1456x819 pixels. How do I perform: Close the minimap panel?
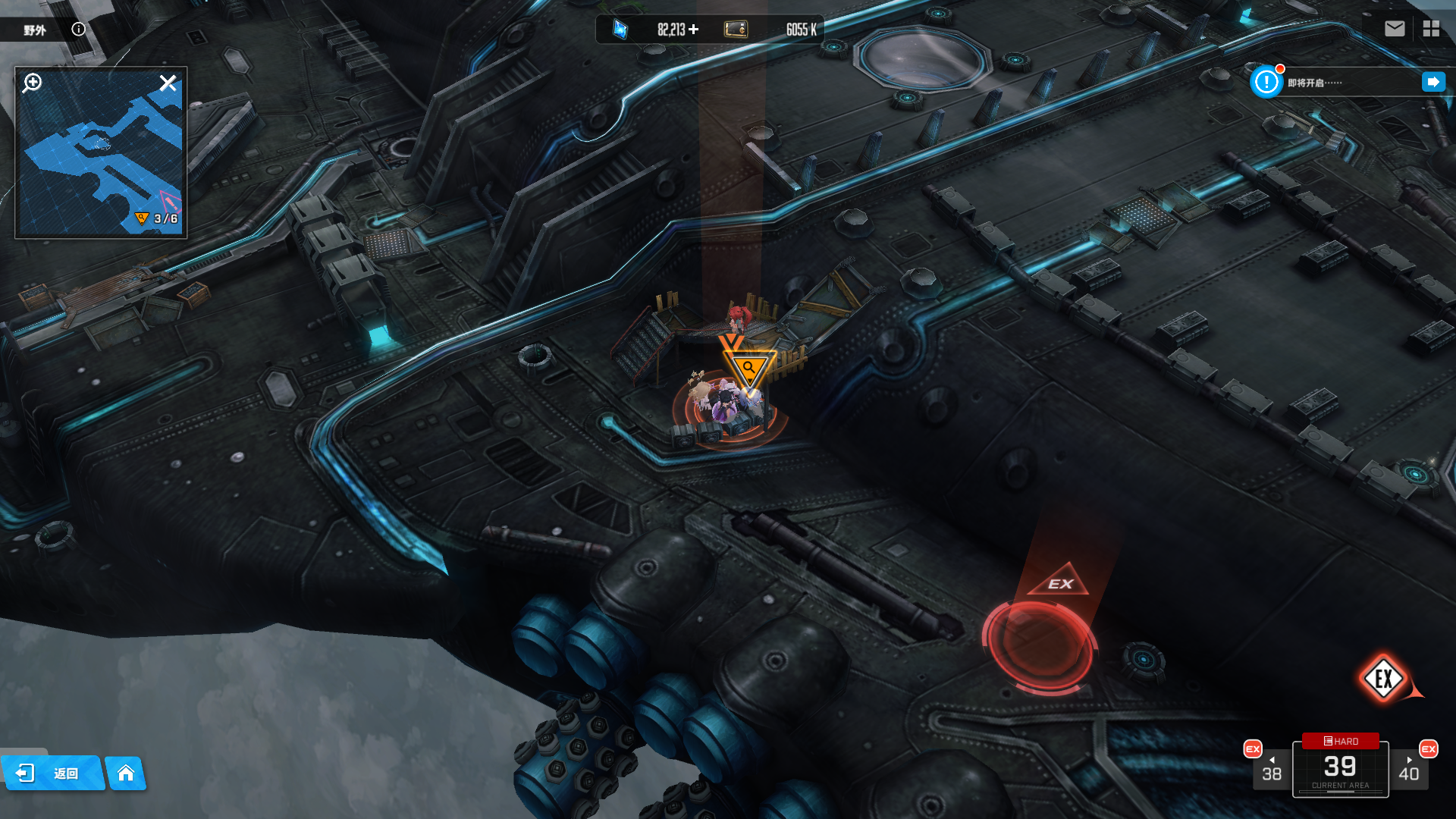tap(168, 83)
